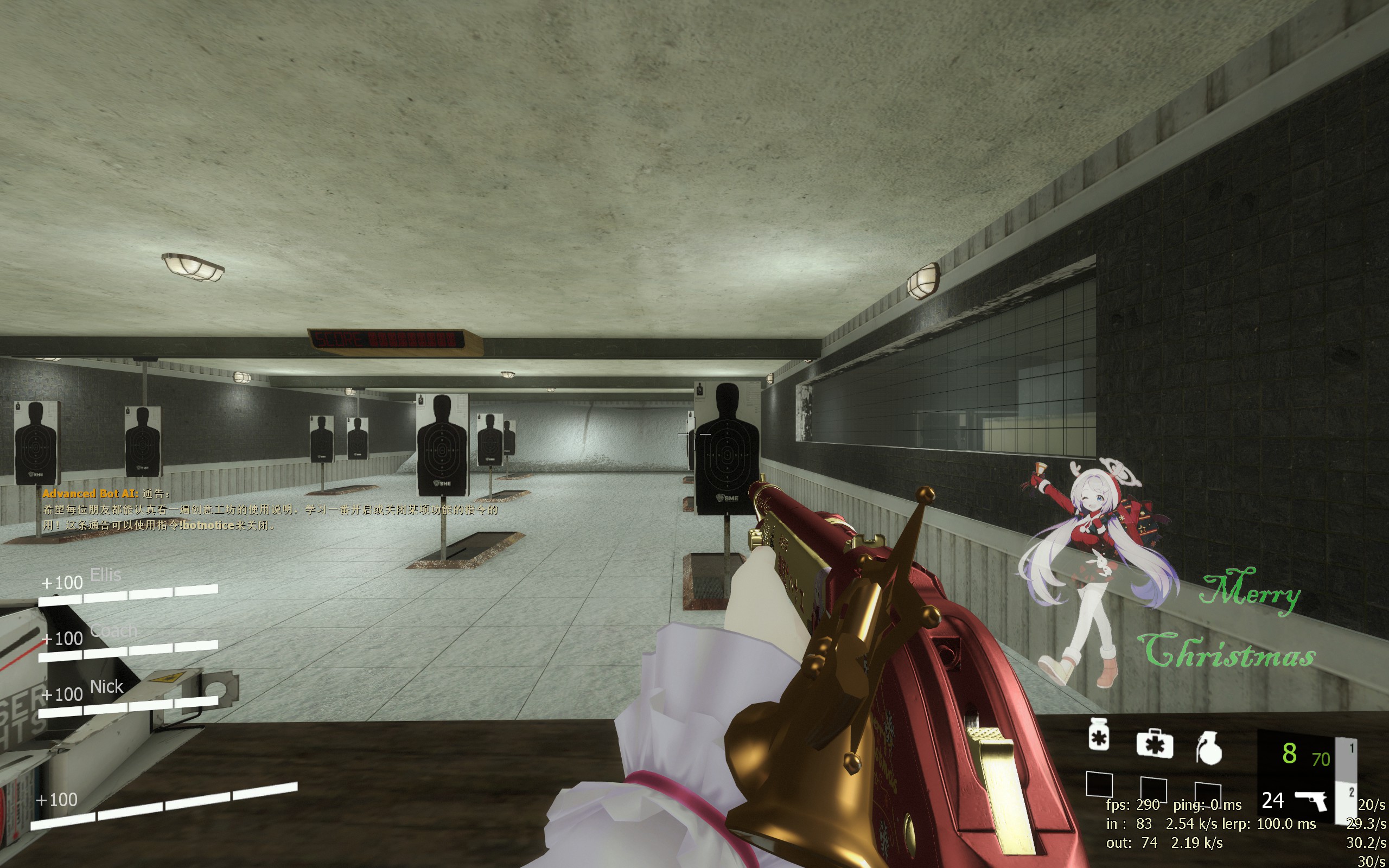Image resolution: width=1389 pixels, height=868 pixels.
Task: Select teammate Nick on the team panel
Action: tap(107, 687)
